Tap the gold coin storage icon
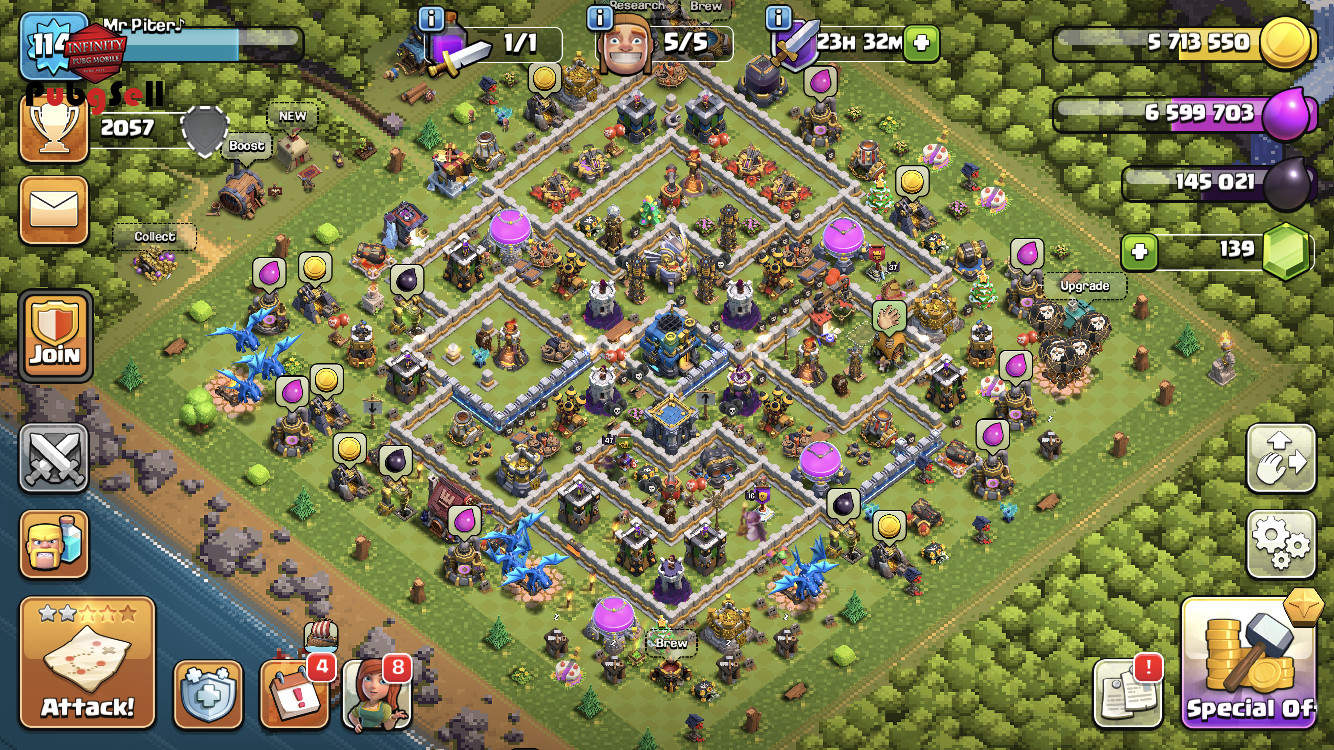The height and width of the screenshot is (750, 1334). (1283, 44)
